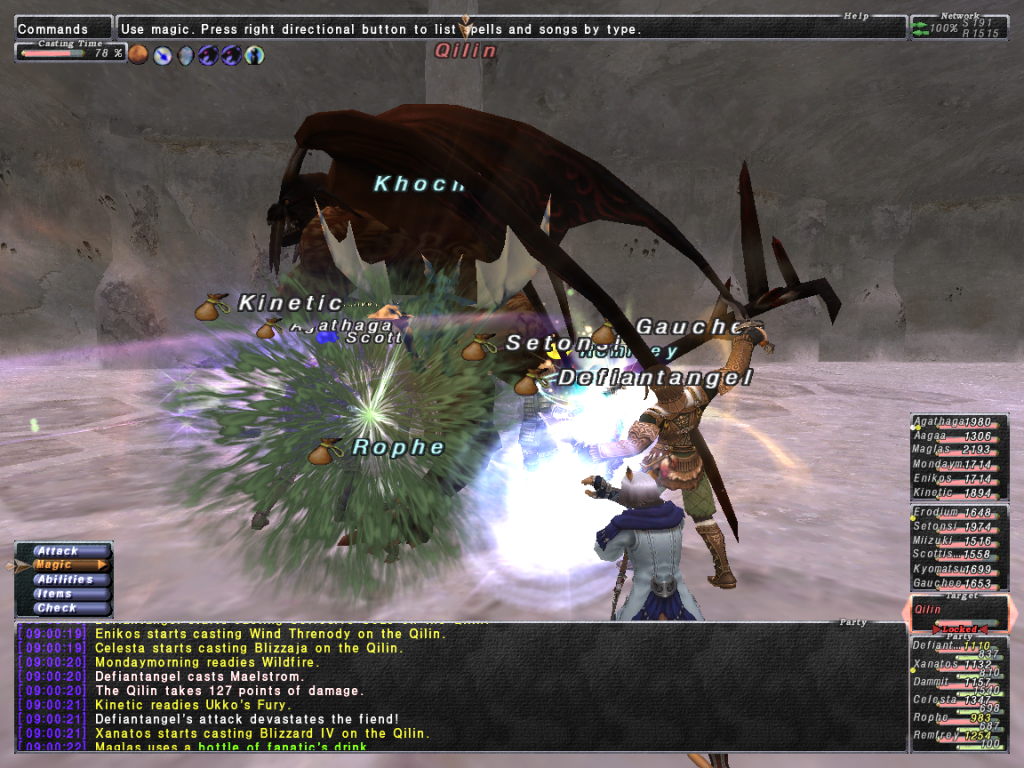Open the Abilities command list

pyautogui.click(x=64, y=580)
